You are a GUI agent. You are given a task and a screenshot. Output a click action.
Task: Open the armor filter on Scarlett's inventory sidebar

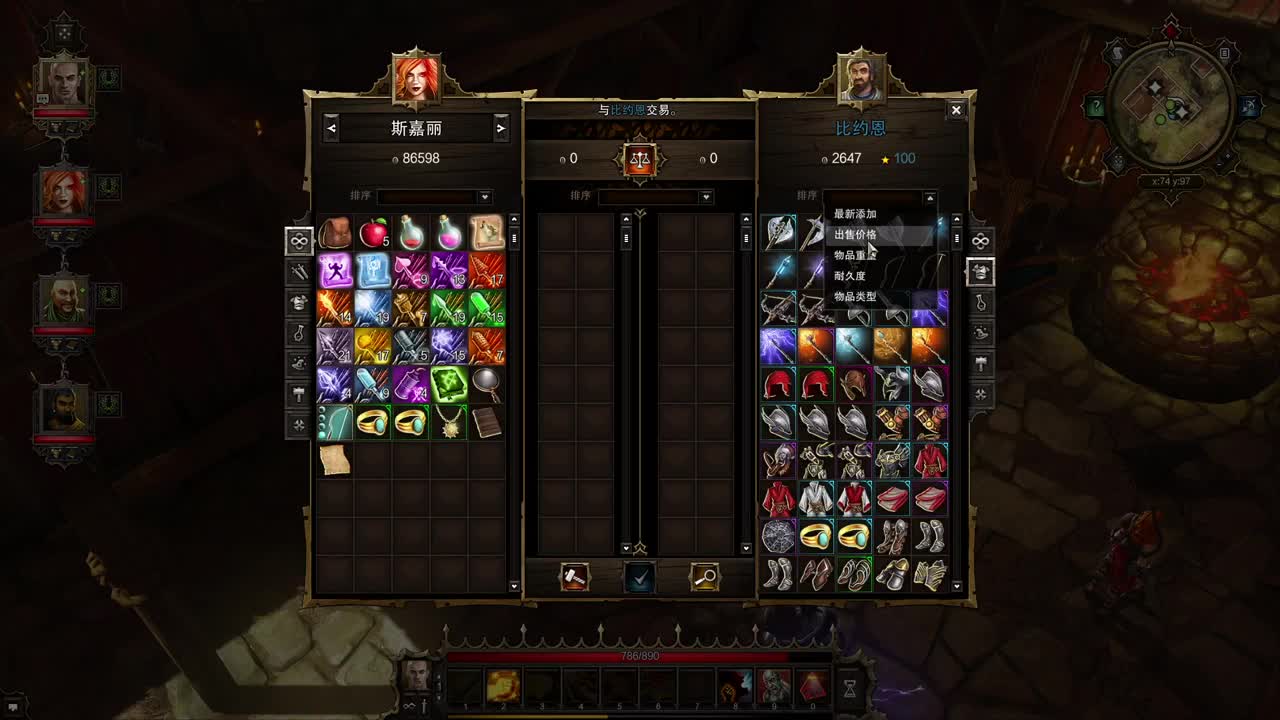coord(298,303)
